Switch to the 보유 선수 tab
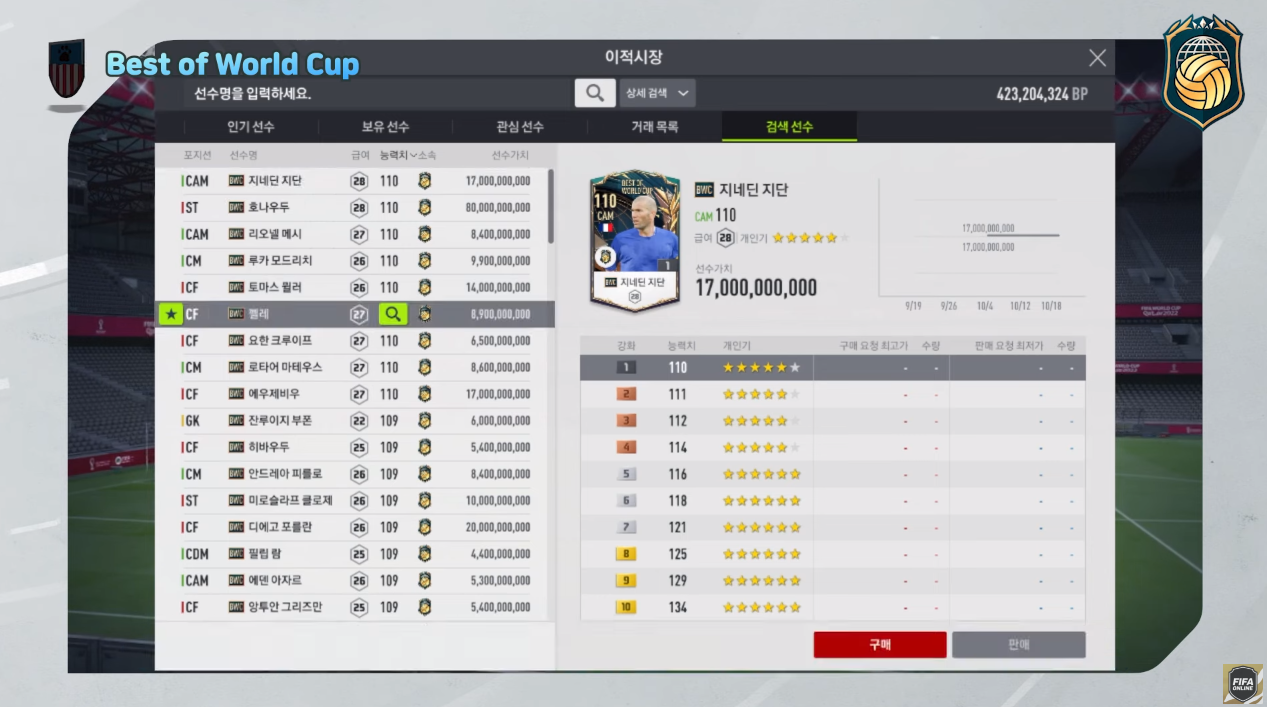 click(x=385, y=127)
